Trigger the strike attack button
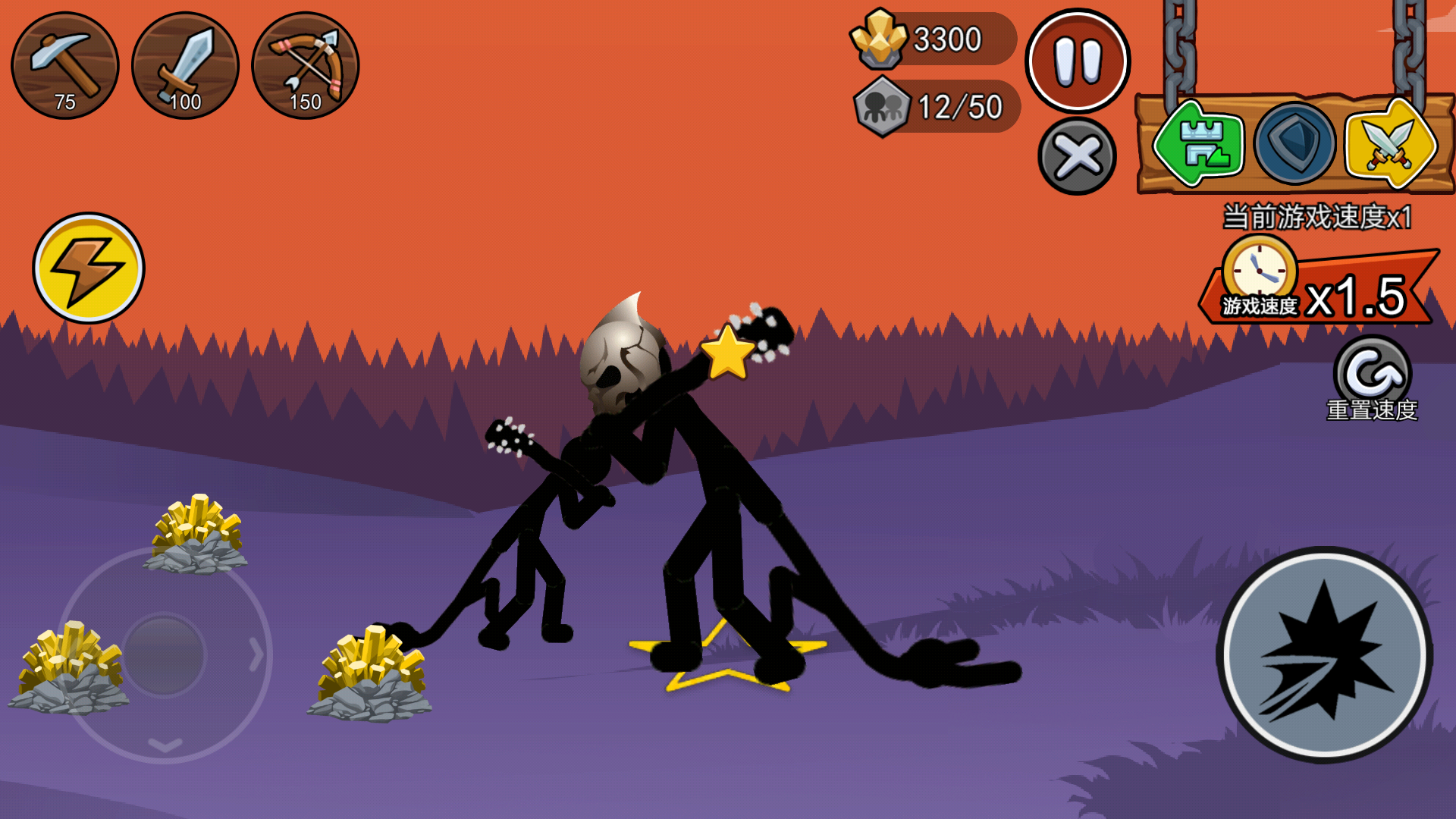The height and width of the screenshot is (819, 1456). (1325, 654)
